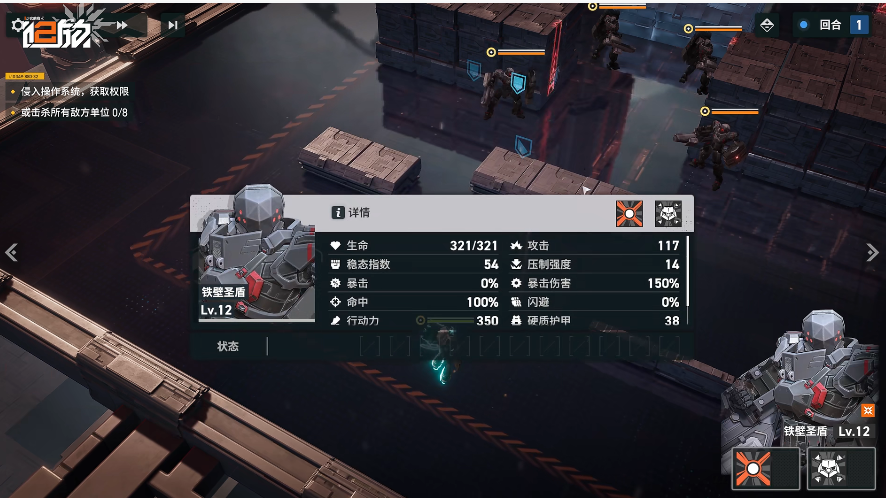This screenshot has height=498, width=886.
Task: Select the wolf-head skill in details panel
Action: click(x=668, y=213)
